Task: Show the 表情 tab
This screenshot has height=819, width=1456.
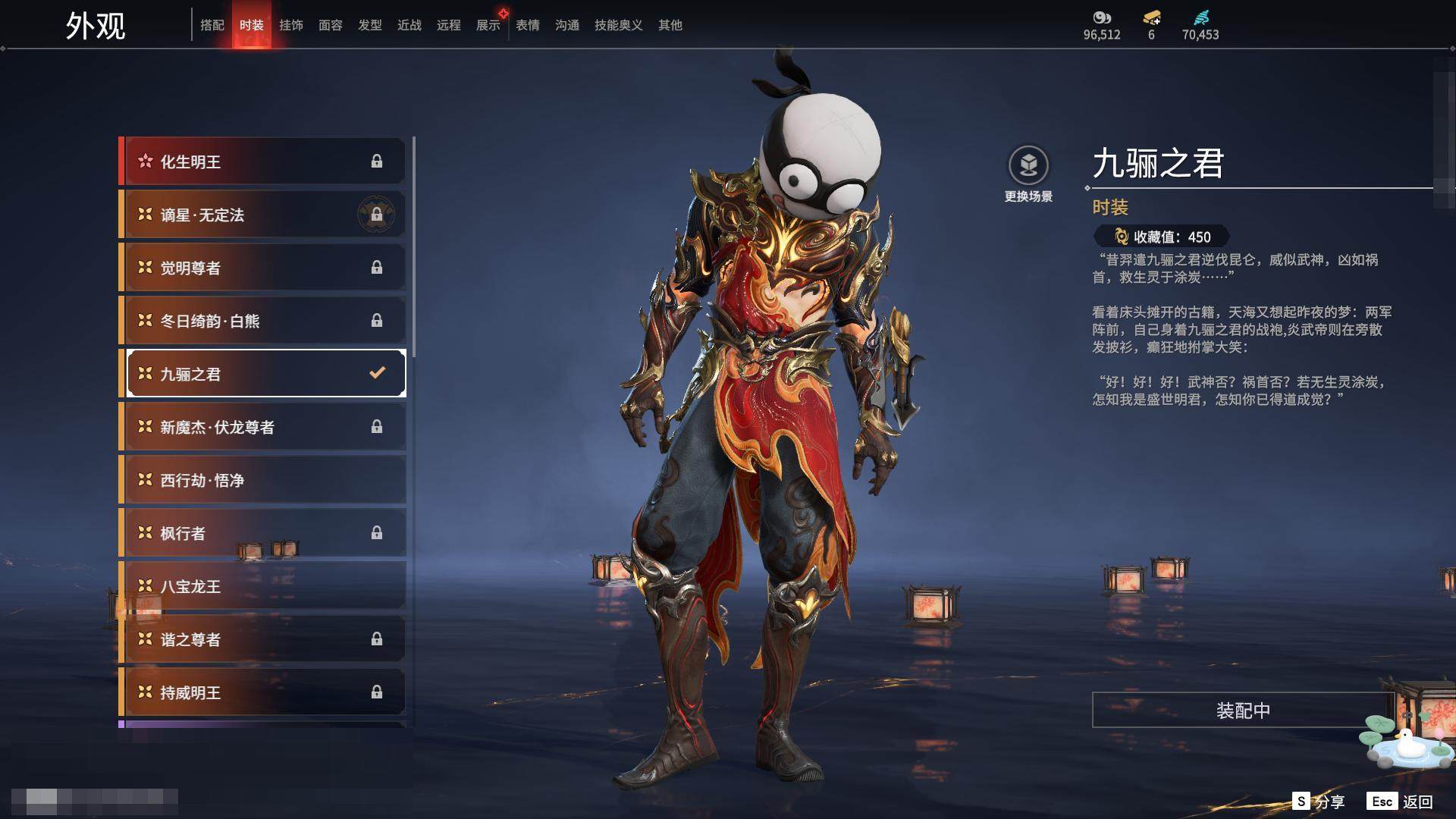Action: [x=528, y=25]
